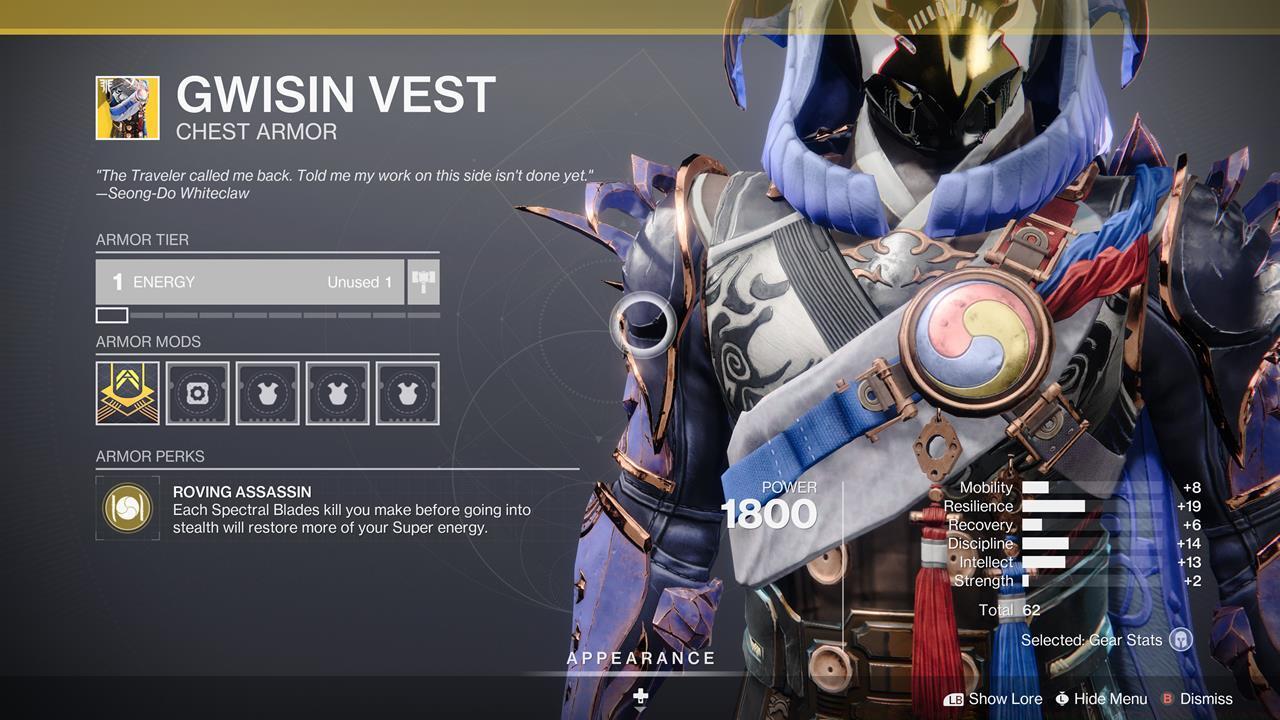
Task: Open the fourth chest armor mod slot
Action: 337,393
